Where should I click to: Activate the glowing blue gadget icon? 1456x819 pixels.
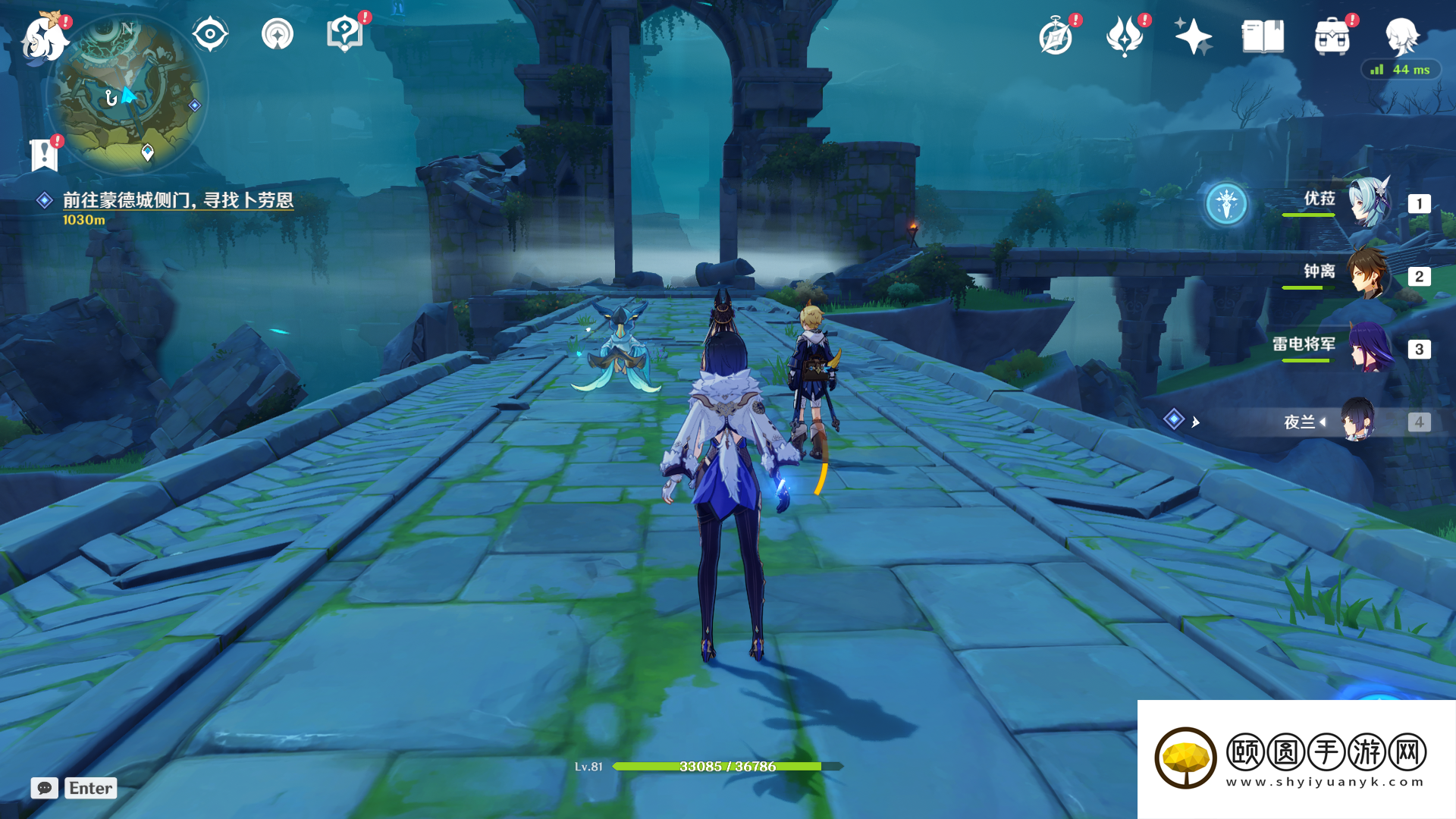click(1226, 203)
